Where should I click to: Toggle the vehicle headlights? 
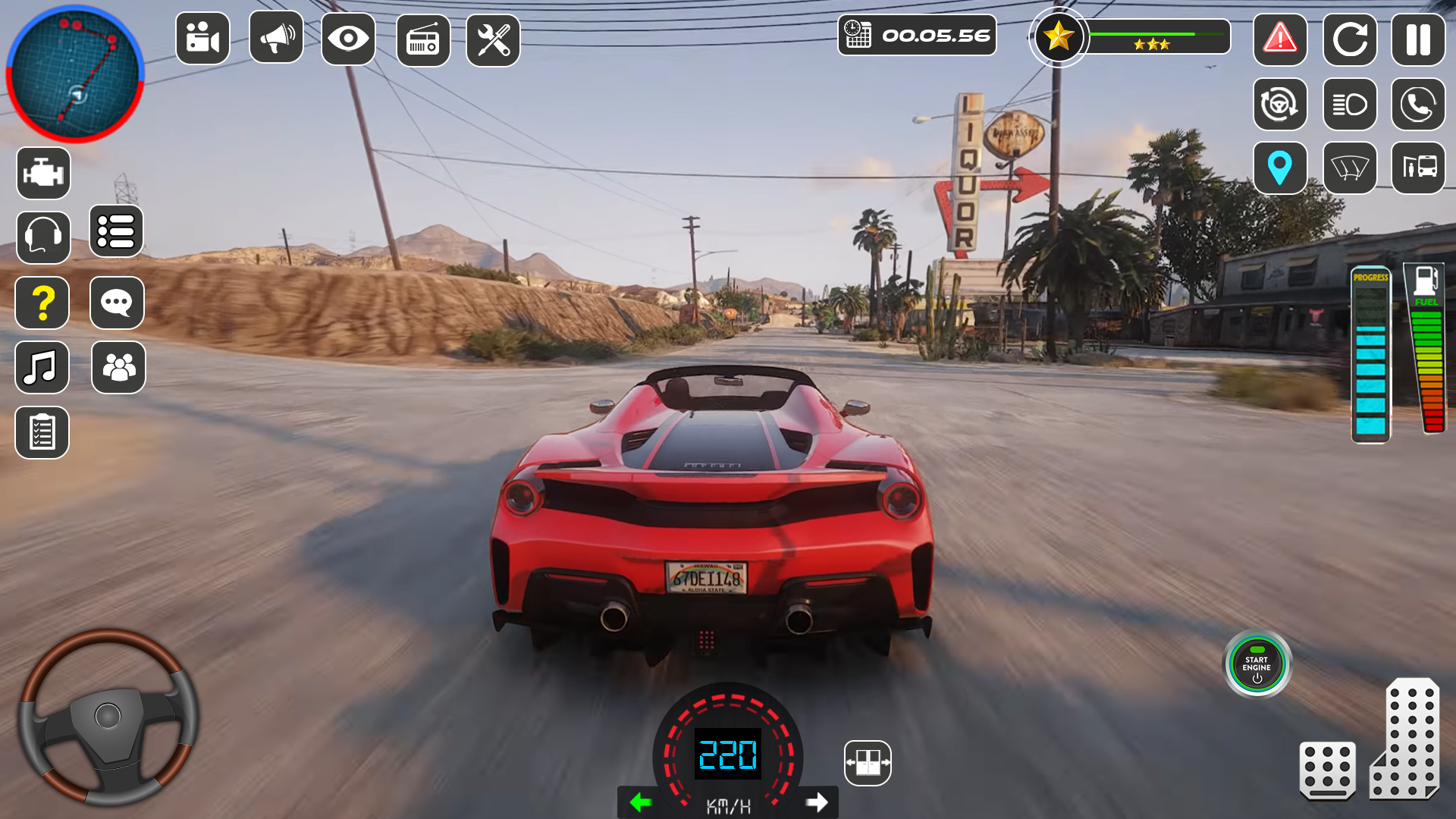[x=1350, y=105]
